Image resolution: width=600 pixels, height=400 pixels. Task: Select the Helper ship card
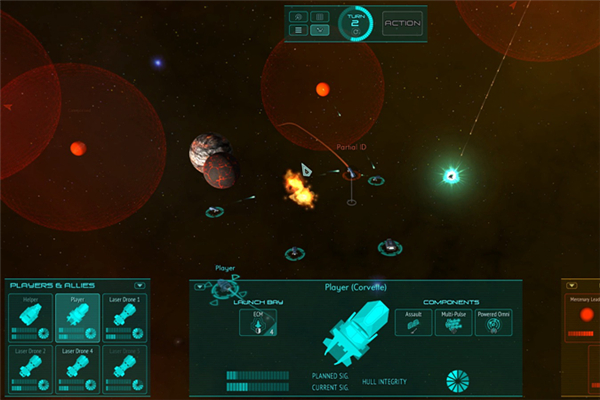coord(28,317)
